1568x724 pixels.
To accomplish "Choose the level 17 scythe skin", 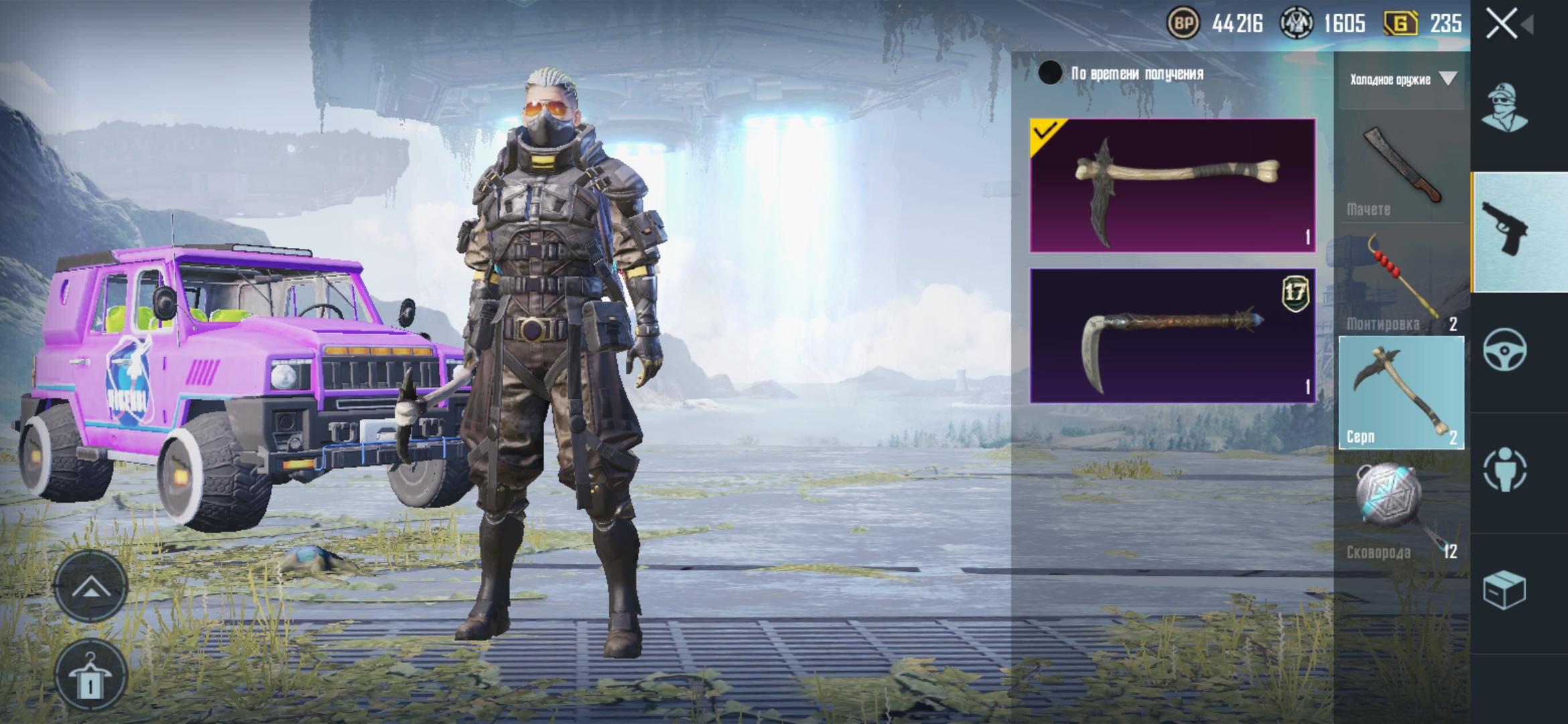I will click(1173, 336).
